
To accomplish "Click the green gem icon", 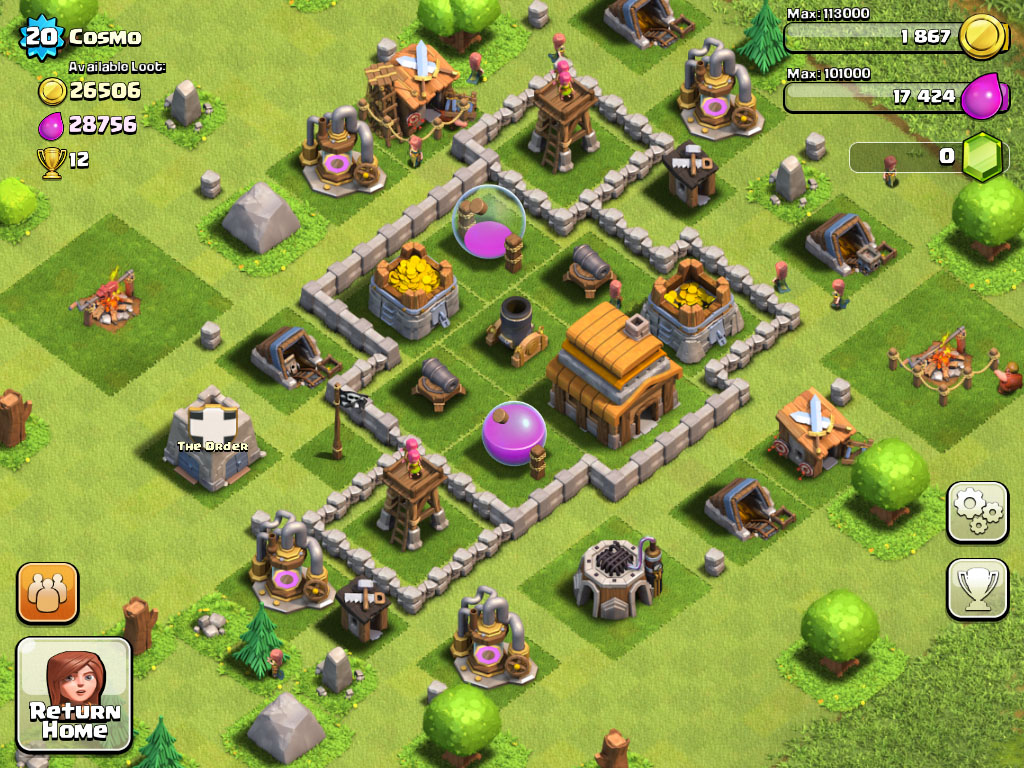I will click(x=981, y=156).
